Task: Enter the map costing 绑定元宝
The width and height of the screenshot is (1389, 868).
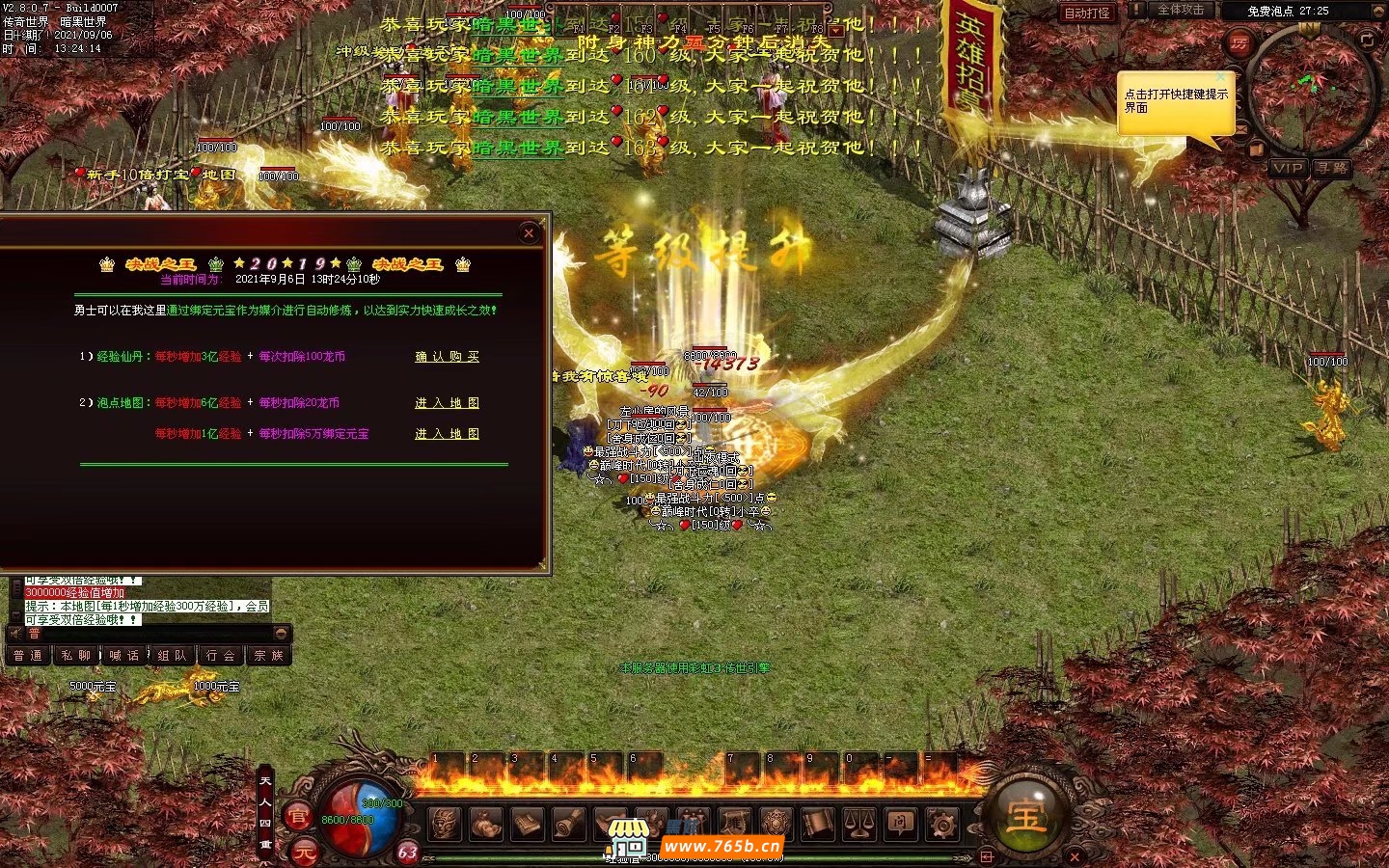Action: (x=447, y=434)
